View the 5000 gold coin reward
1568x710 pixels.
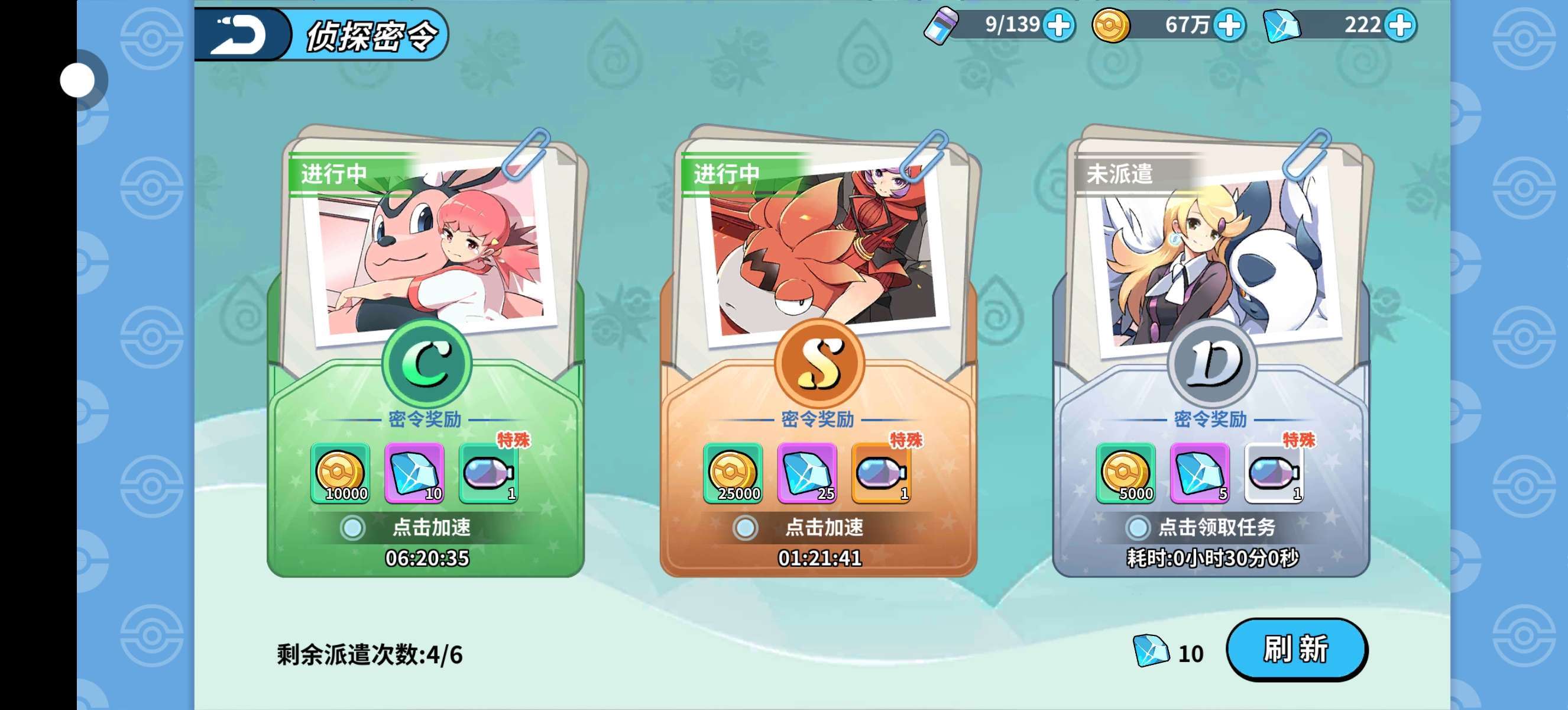click(x=1126, y=474)
